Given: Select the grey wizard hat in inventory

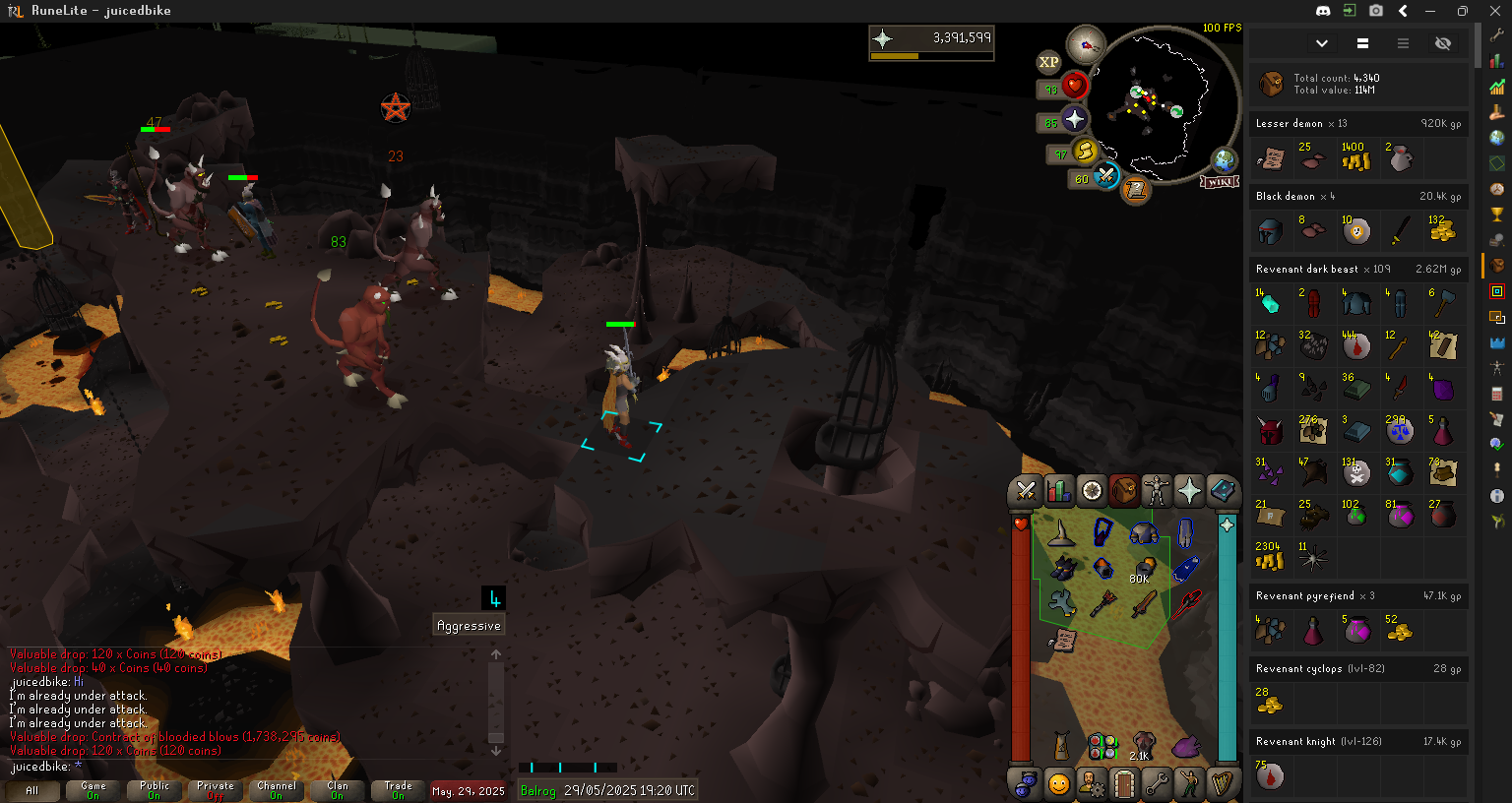Looking at the screenshot, I should [x=1061, y=534].
